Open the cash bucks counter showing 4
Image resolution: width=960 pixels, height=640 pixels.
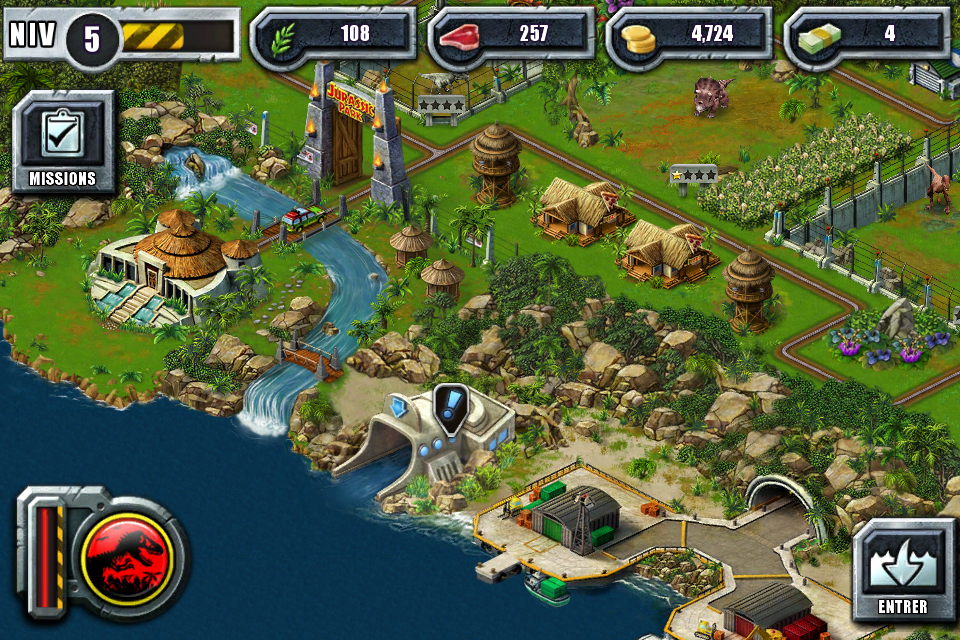coord(866,34)
